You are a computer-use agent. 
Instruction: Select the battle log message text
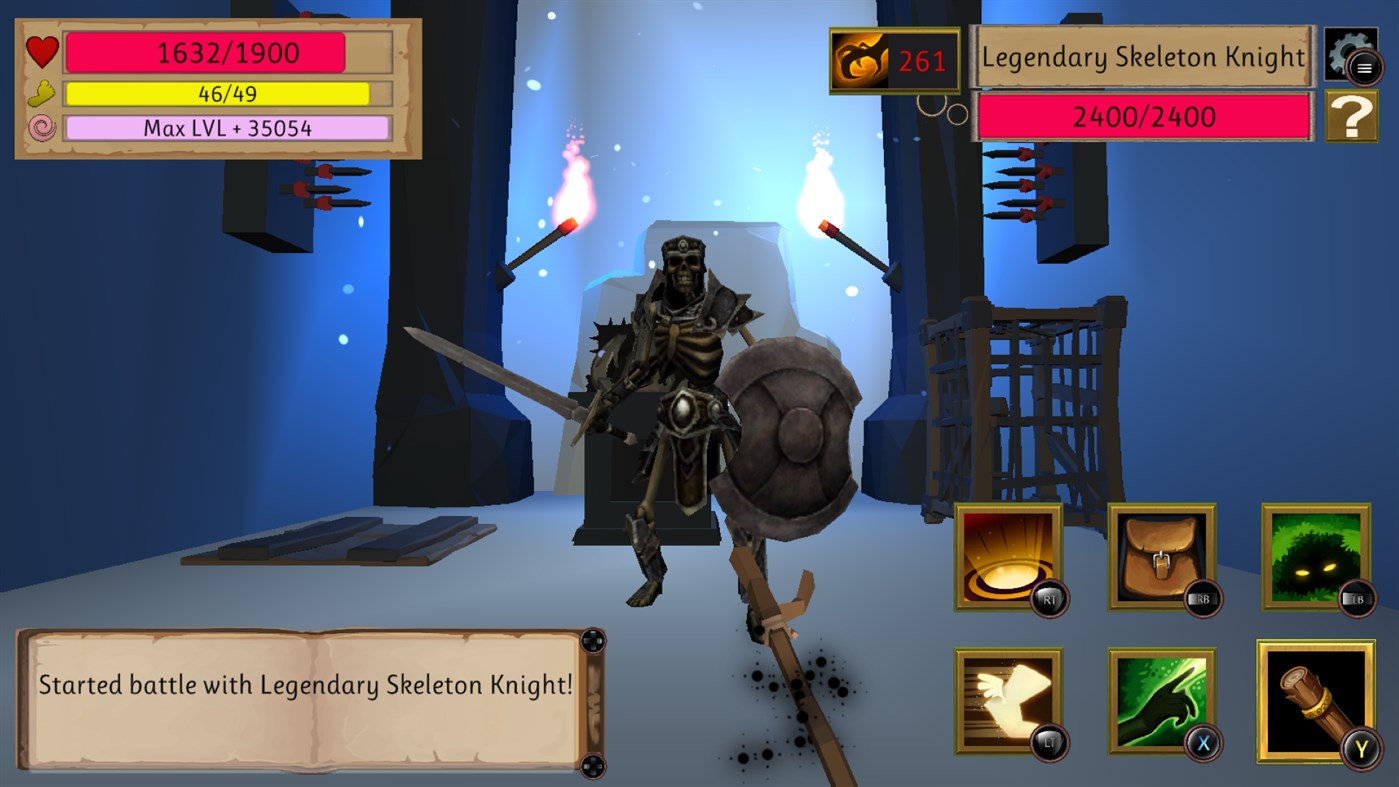[x=302, y=686]
